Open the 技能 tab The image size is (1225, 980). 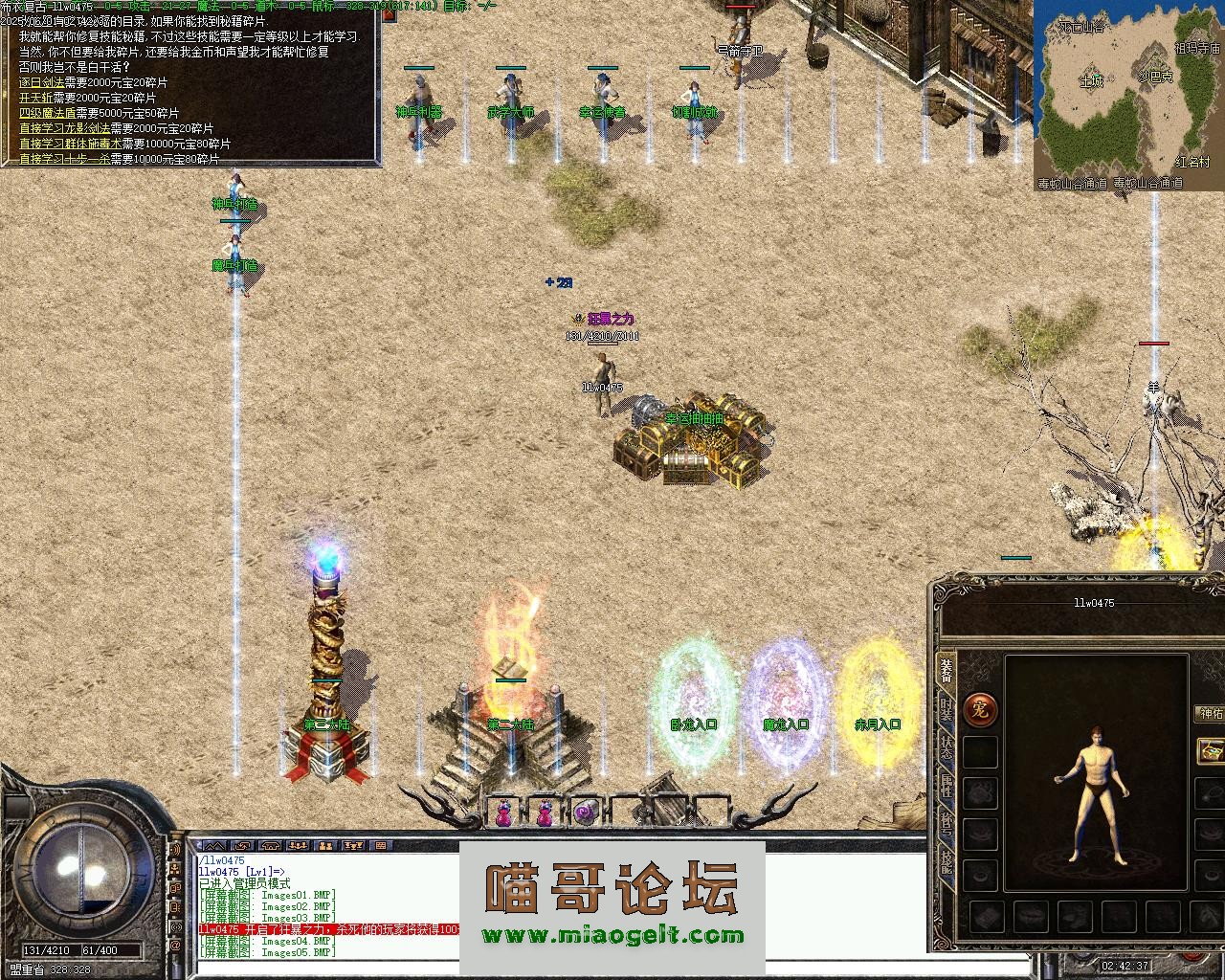946,859
